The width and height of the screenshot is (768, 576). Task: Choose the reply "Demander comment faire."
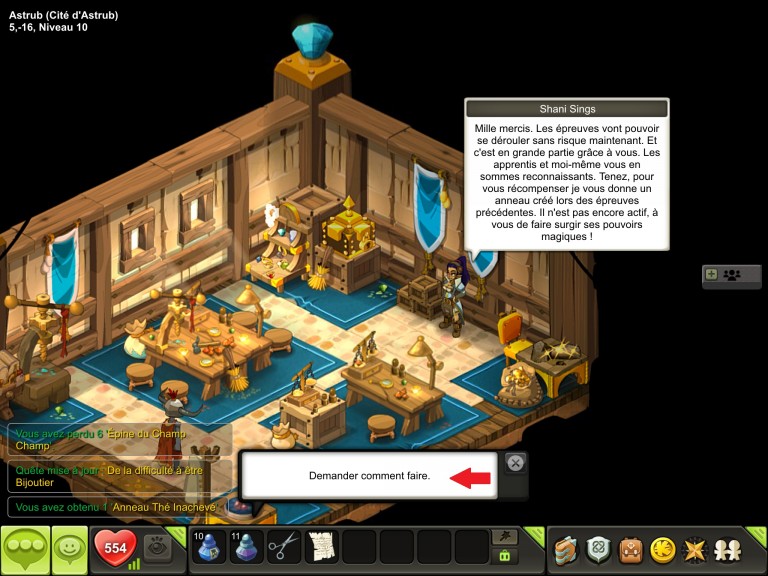[369, 476]
